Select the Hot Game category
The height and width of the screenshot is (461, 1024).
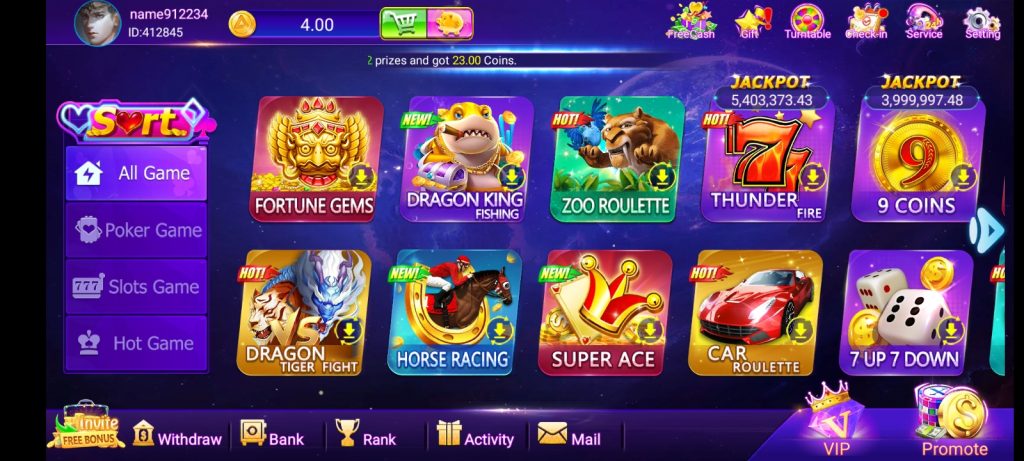[x=136, y=343]
